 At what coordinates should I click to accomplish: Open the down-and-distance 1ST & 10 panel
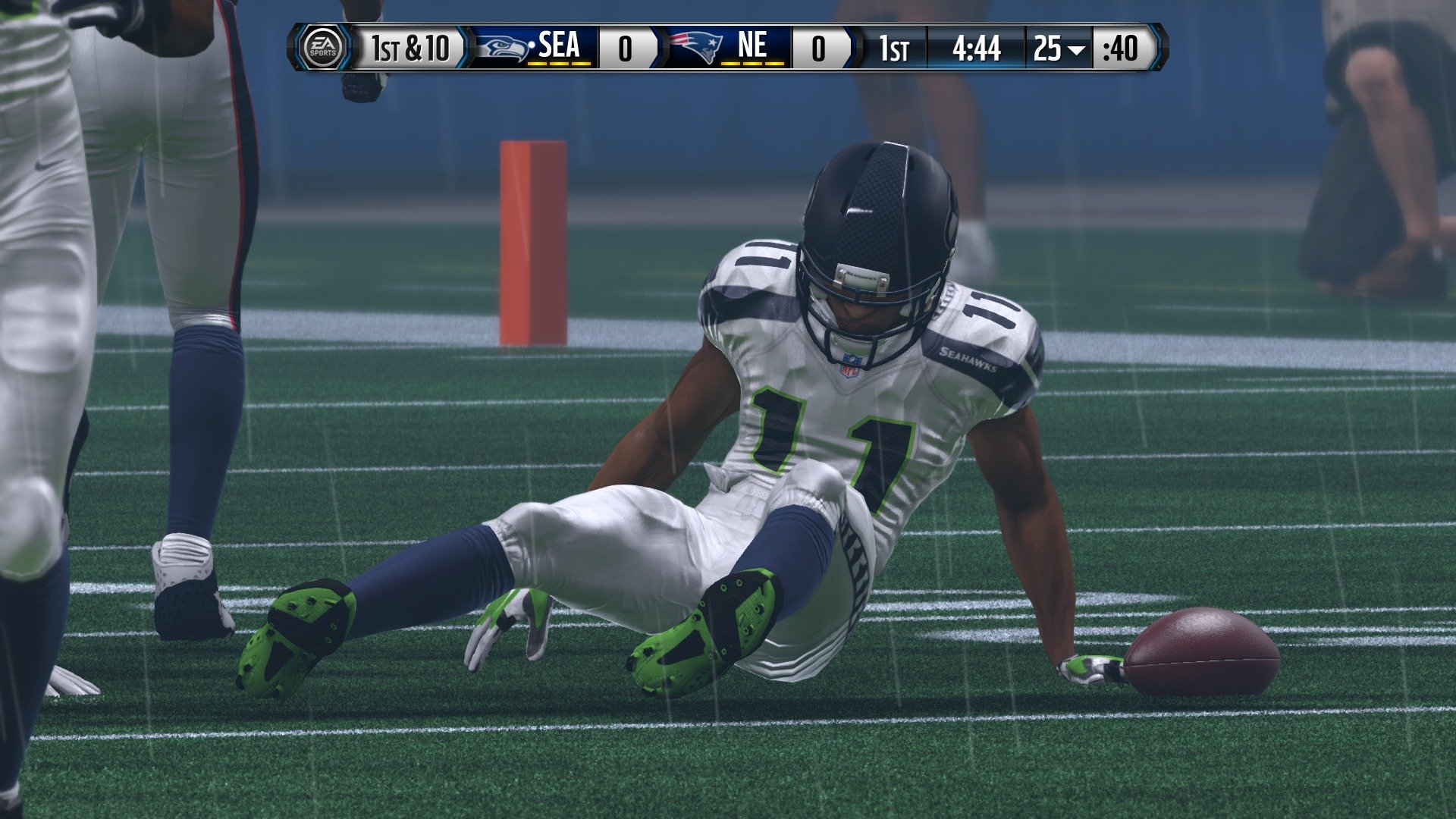(409, 49)
